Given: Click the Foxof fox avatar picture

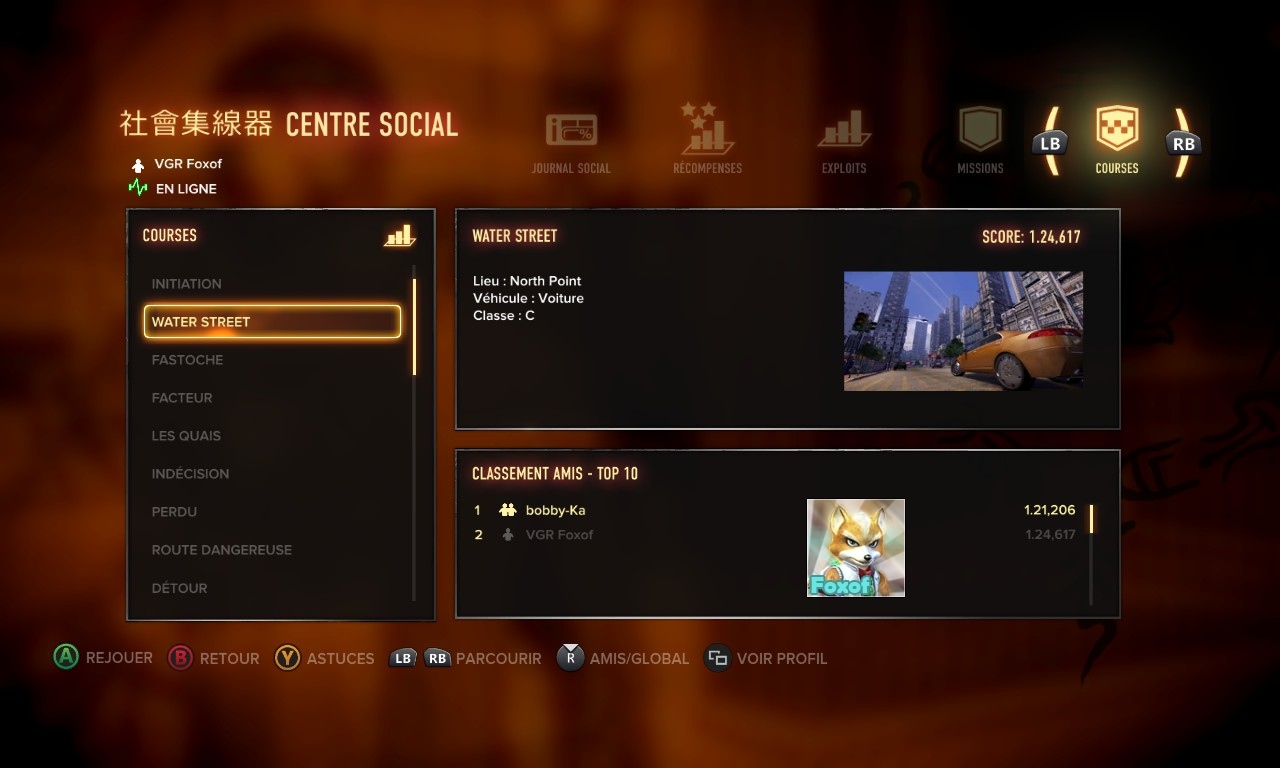Looking at the screenshot, I should (x=856, y=548).
